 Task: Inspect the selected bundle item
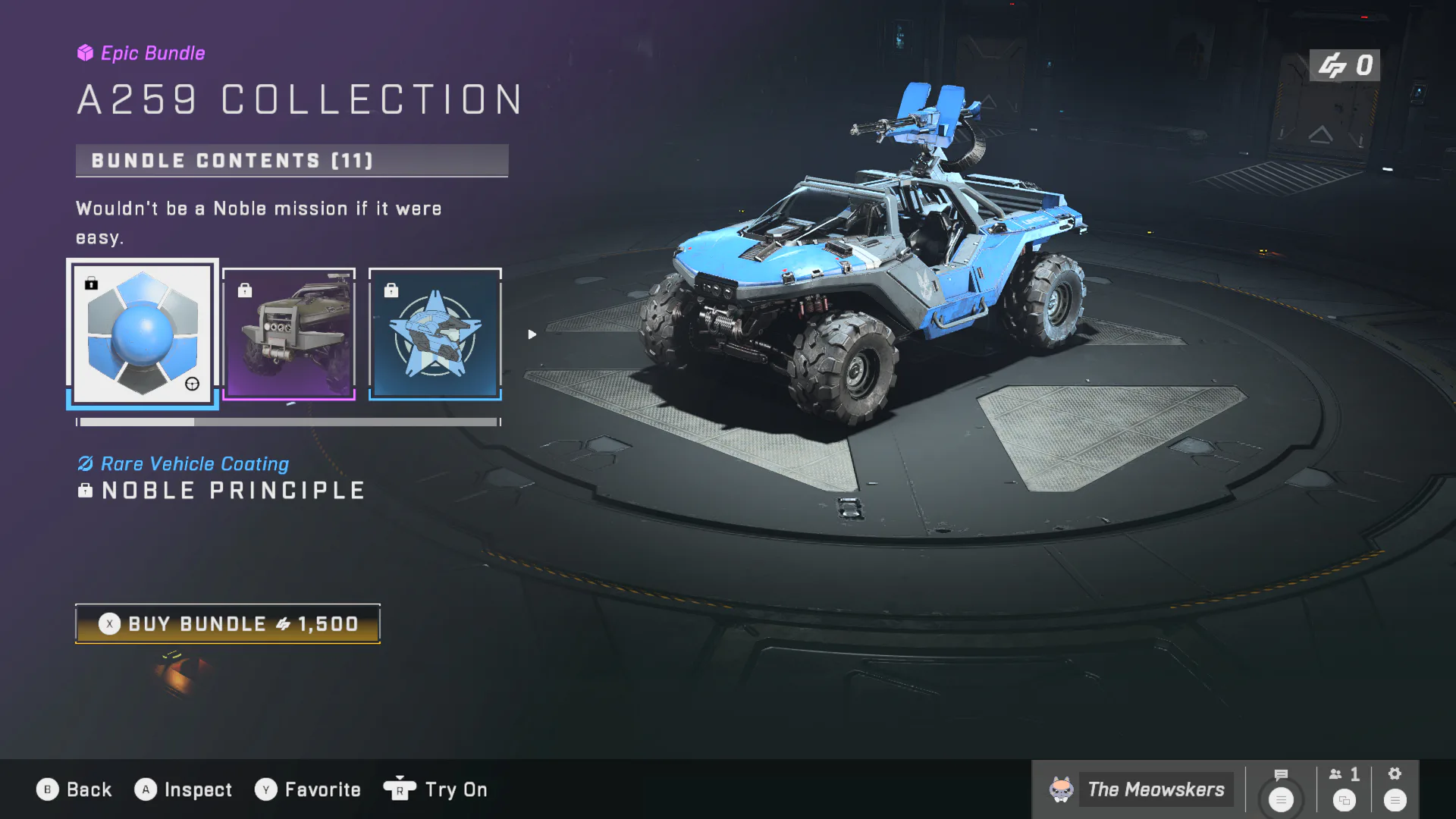pos(184,789)
